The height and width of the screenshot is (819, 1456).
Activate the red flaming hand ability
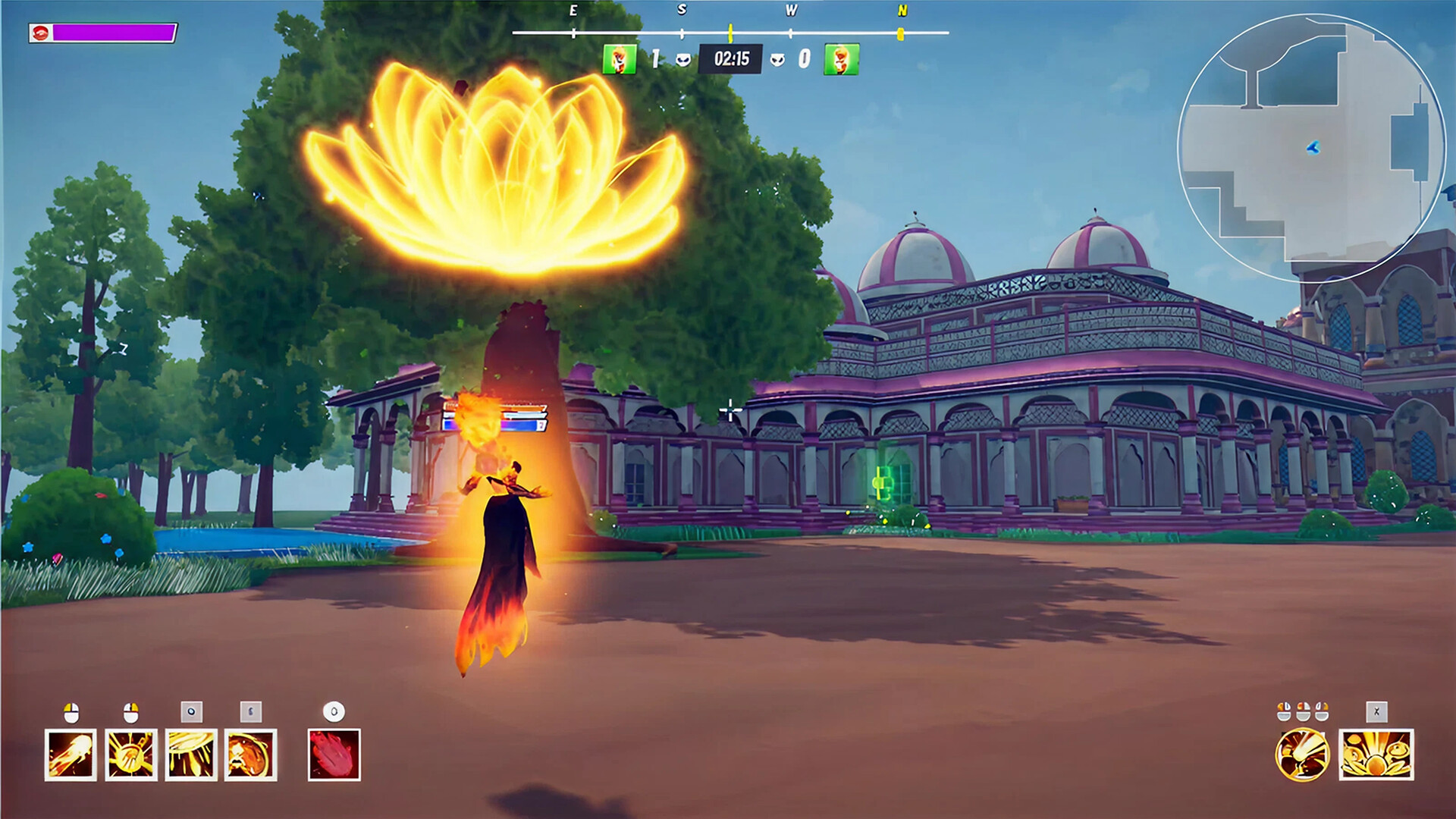[x=334, y=755]
